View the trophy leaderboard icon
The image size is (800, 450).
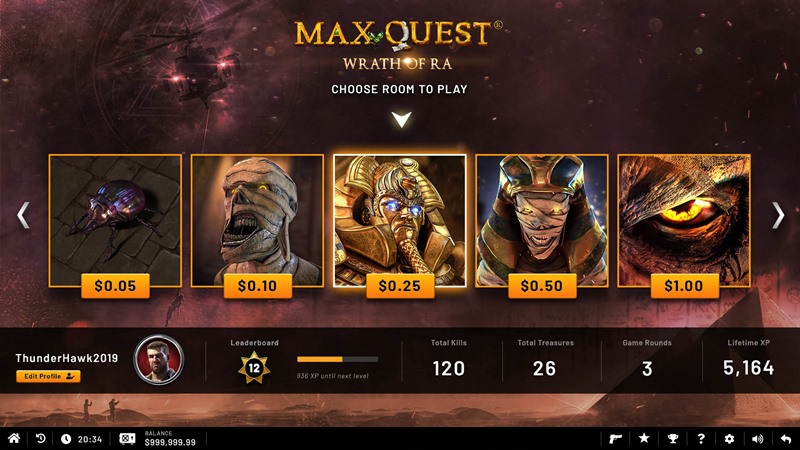pos(672,439)
